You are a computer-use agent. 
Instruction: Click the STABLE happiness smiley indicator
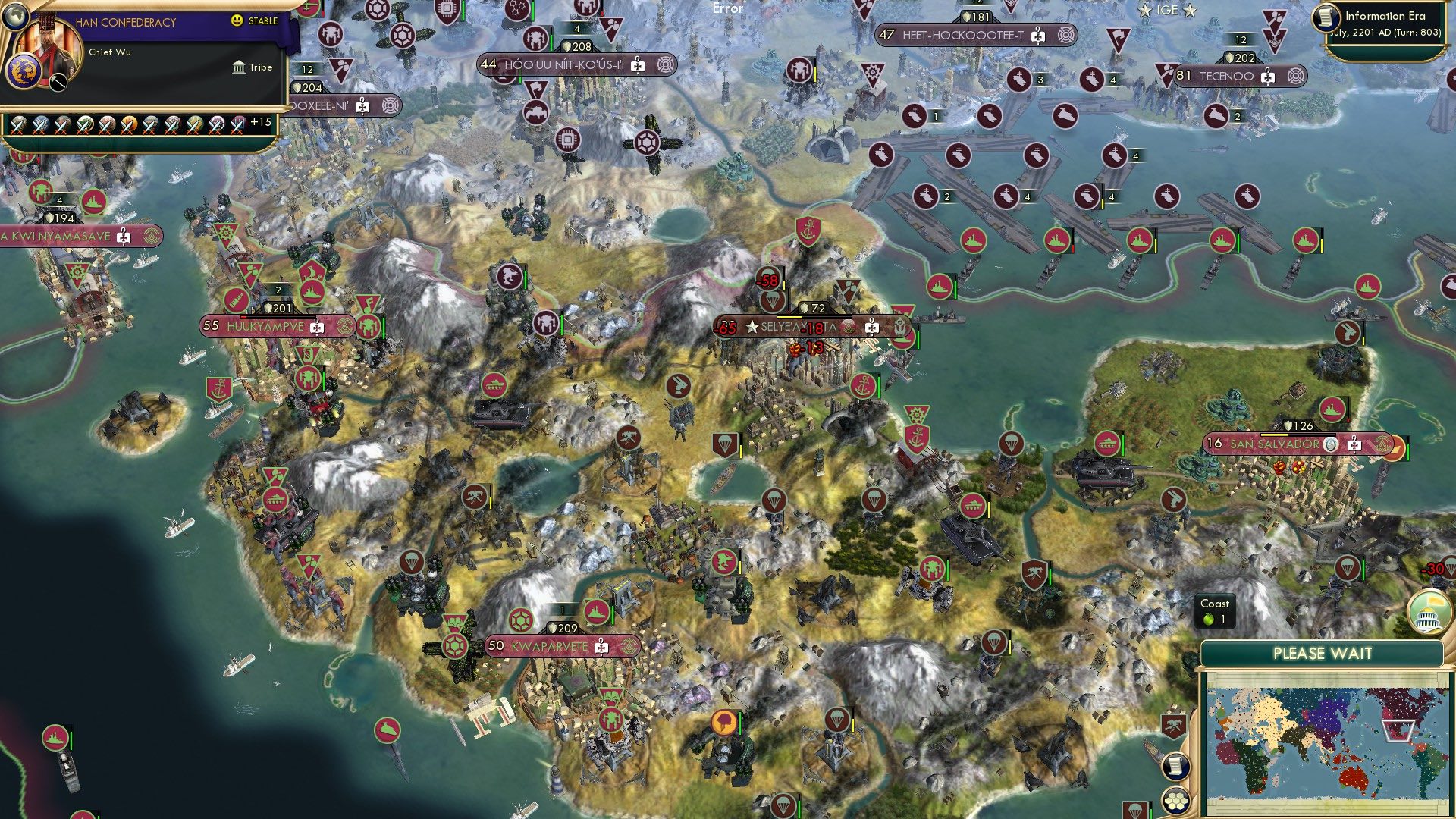point(237,20)
